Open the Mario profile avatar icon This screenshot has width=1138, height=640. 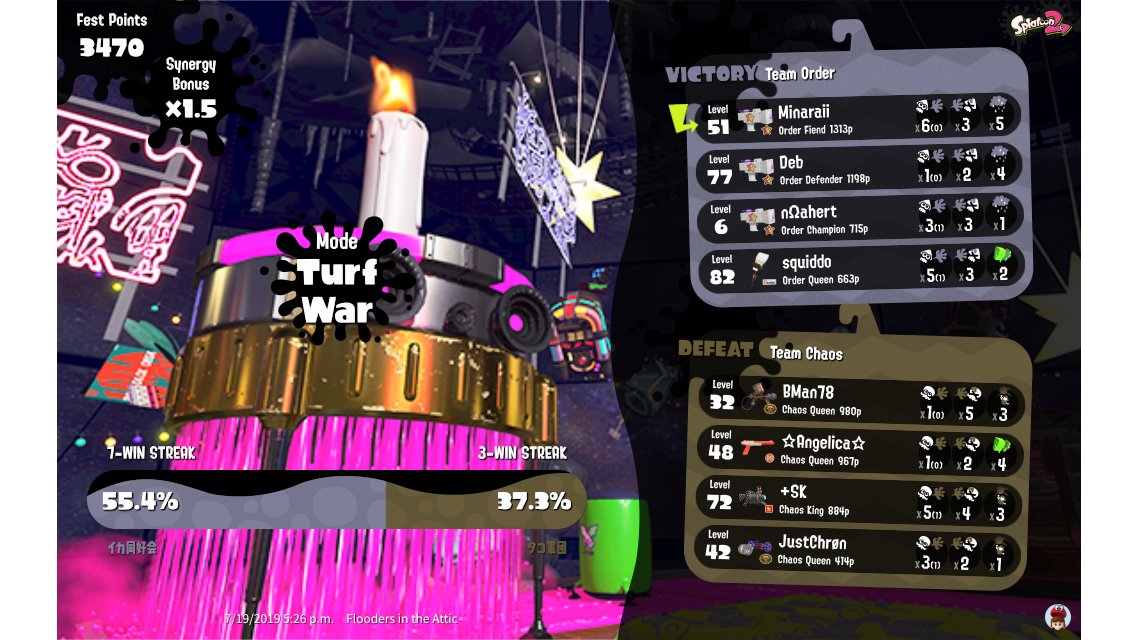point(1057,616)
